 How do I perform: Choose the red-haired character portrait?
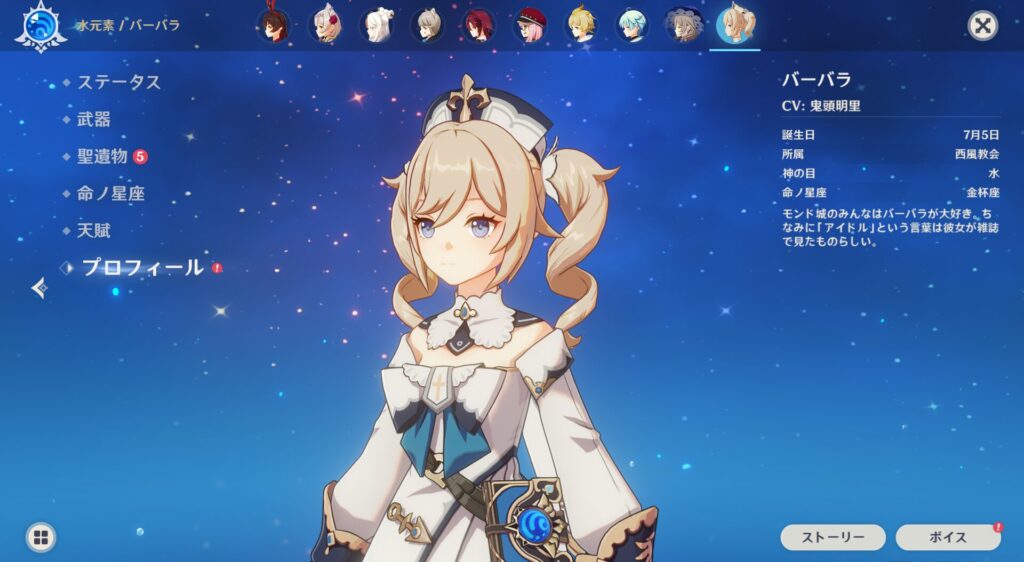pos(478,25)
